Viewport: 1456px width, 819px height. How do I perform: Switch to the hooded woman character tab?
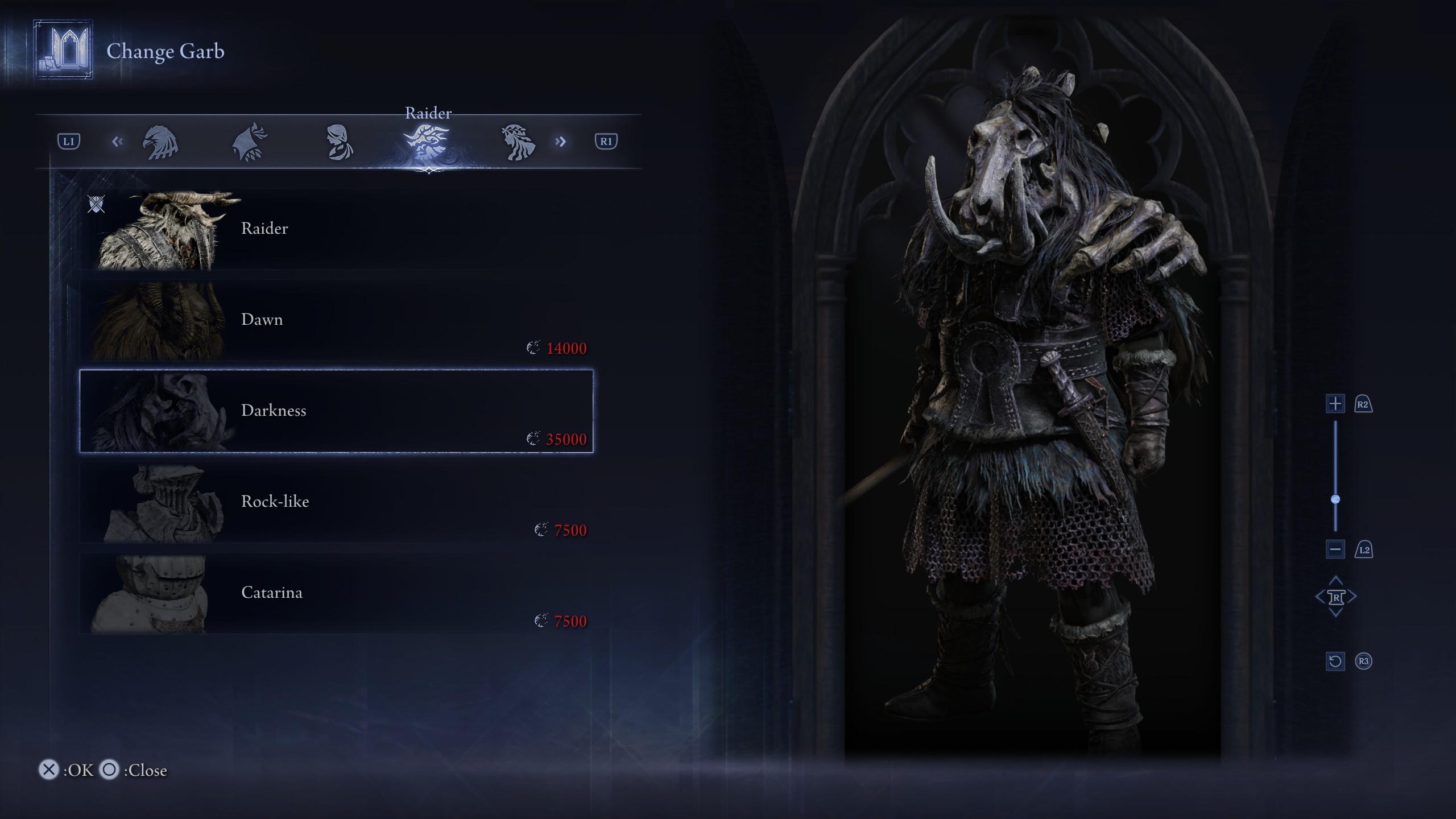[x=339, y=142]
